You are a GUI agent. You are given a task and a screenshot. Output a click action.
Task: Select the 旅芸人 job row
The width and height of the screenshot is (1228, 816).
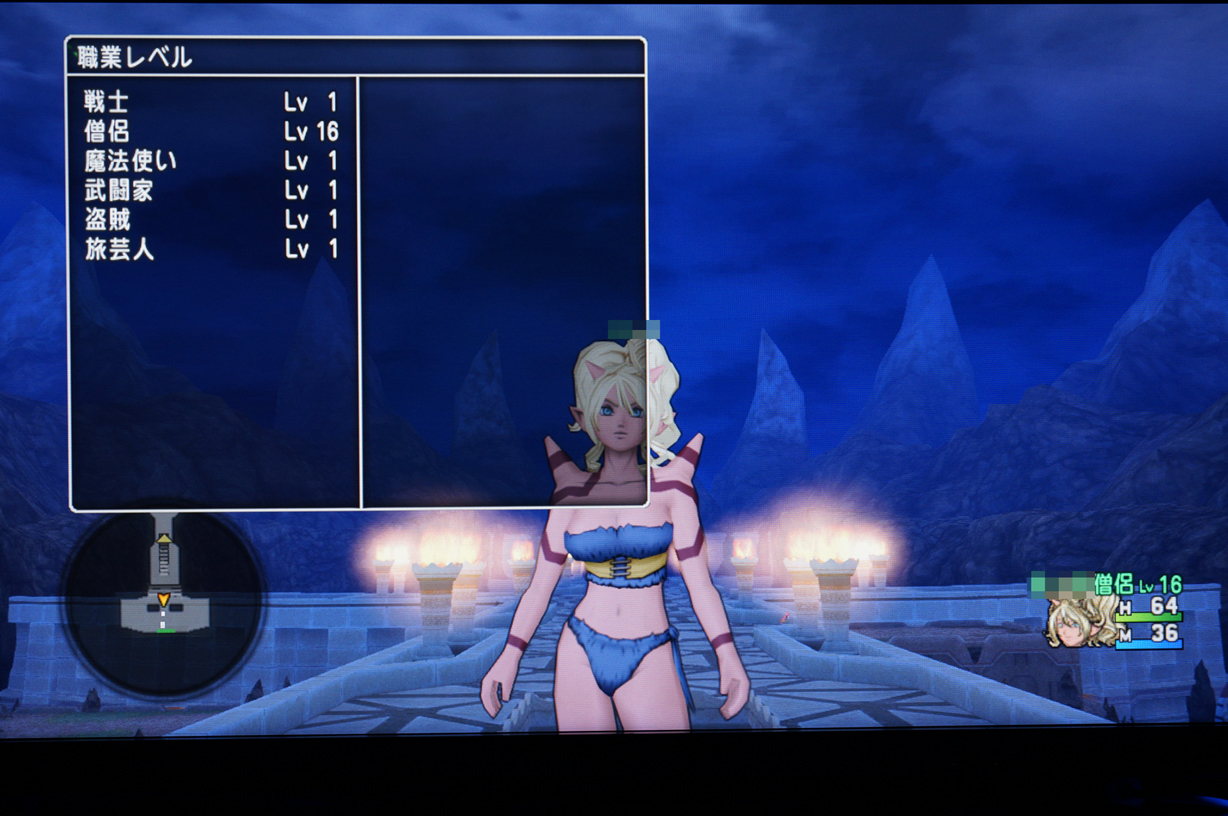click(210, 249)
